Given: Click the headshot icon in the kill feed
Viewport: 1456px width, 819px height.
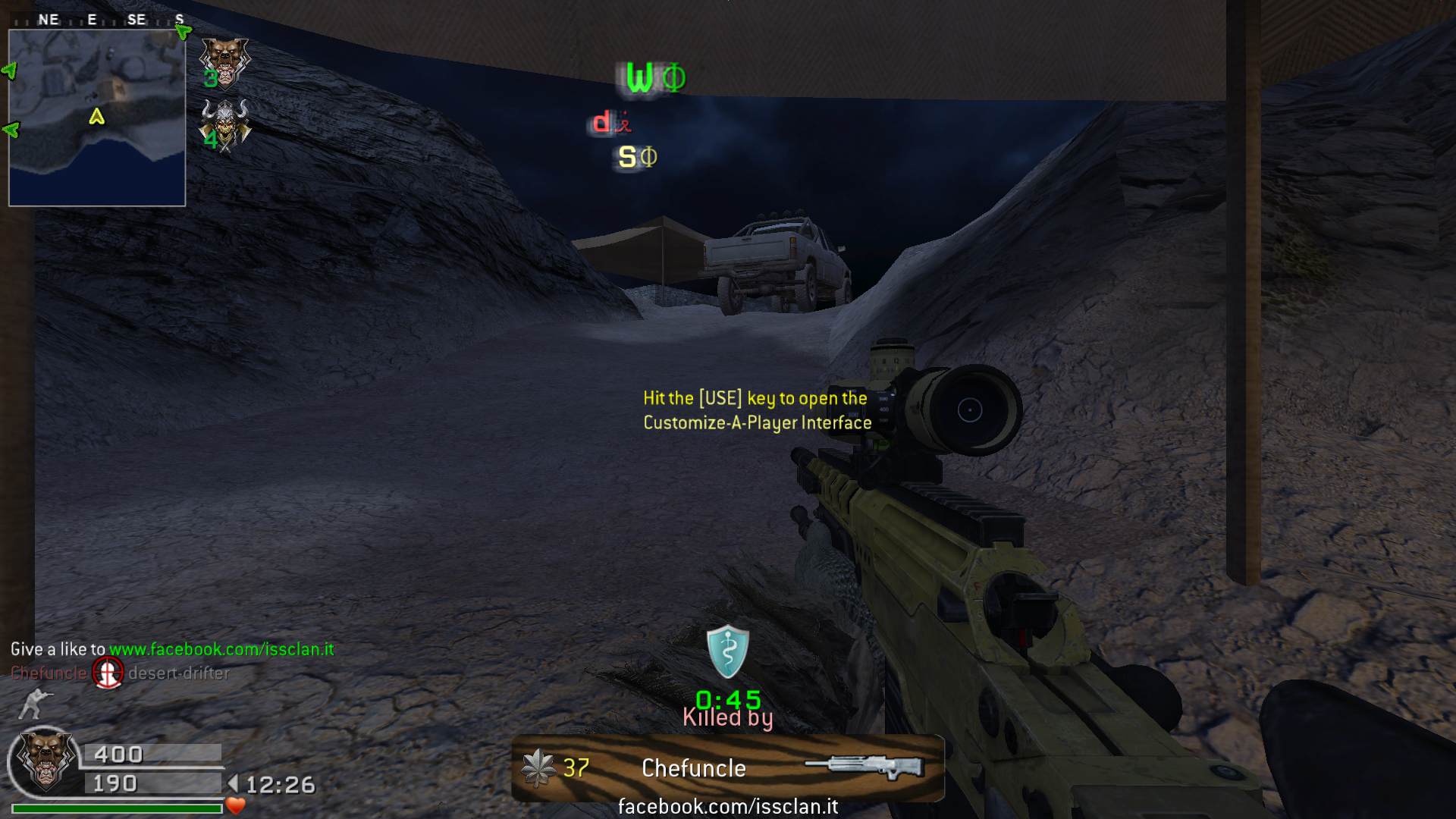Looking at the screenshot, I should [108, 673].
